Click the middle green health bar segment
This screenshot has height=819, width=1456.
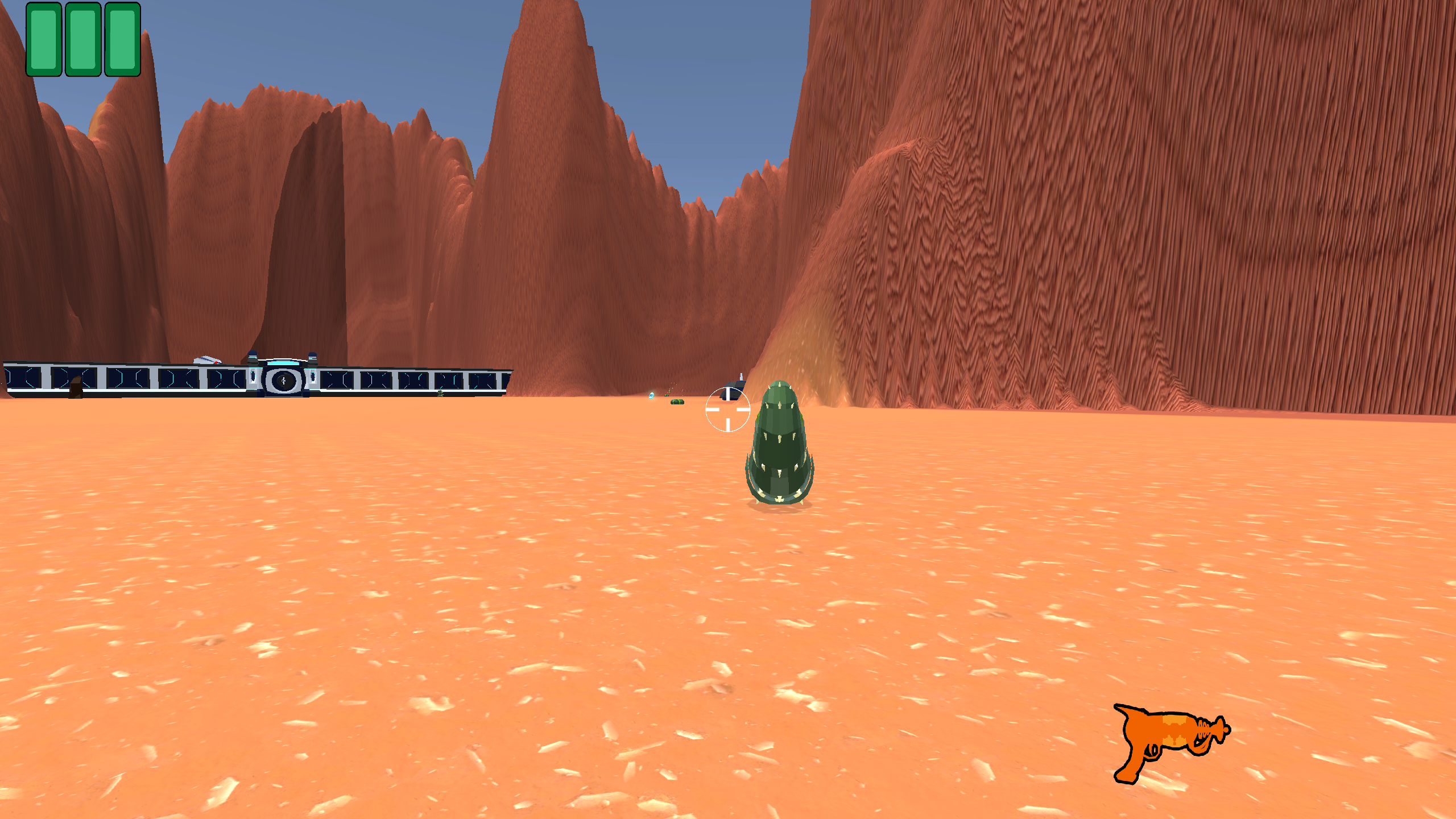point(82,40)
